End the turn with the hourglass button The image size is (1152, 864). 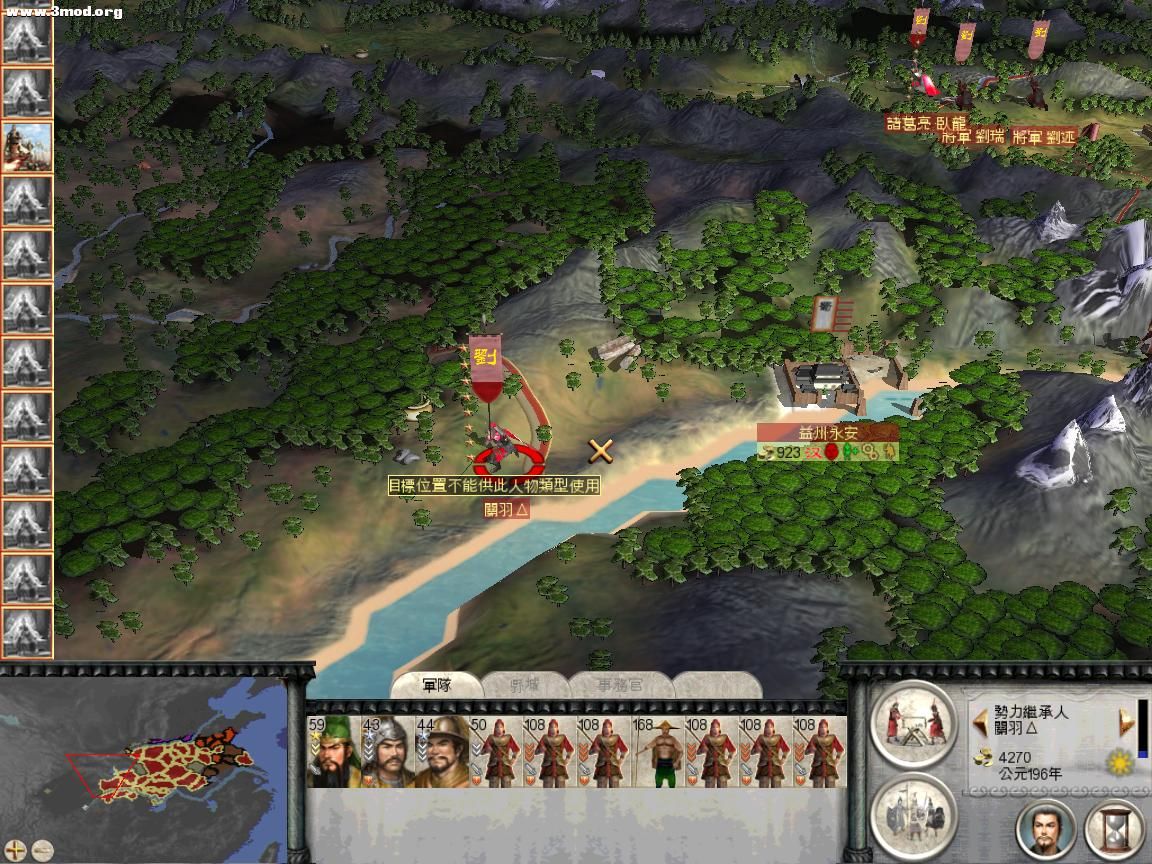pos(1114,828)
